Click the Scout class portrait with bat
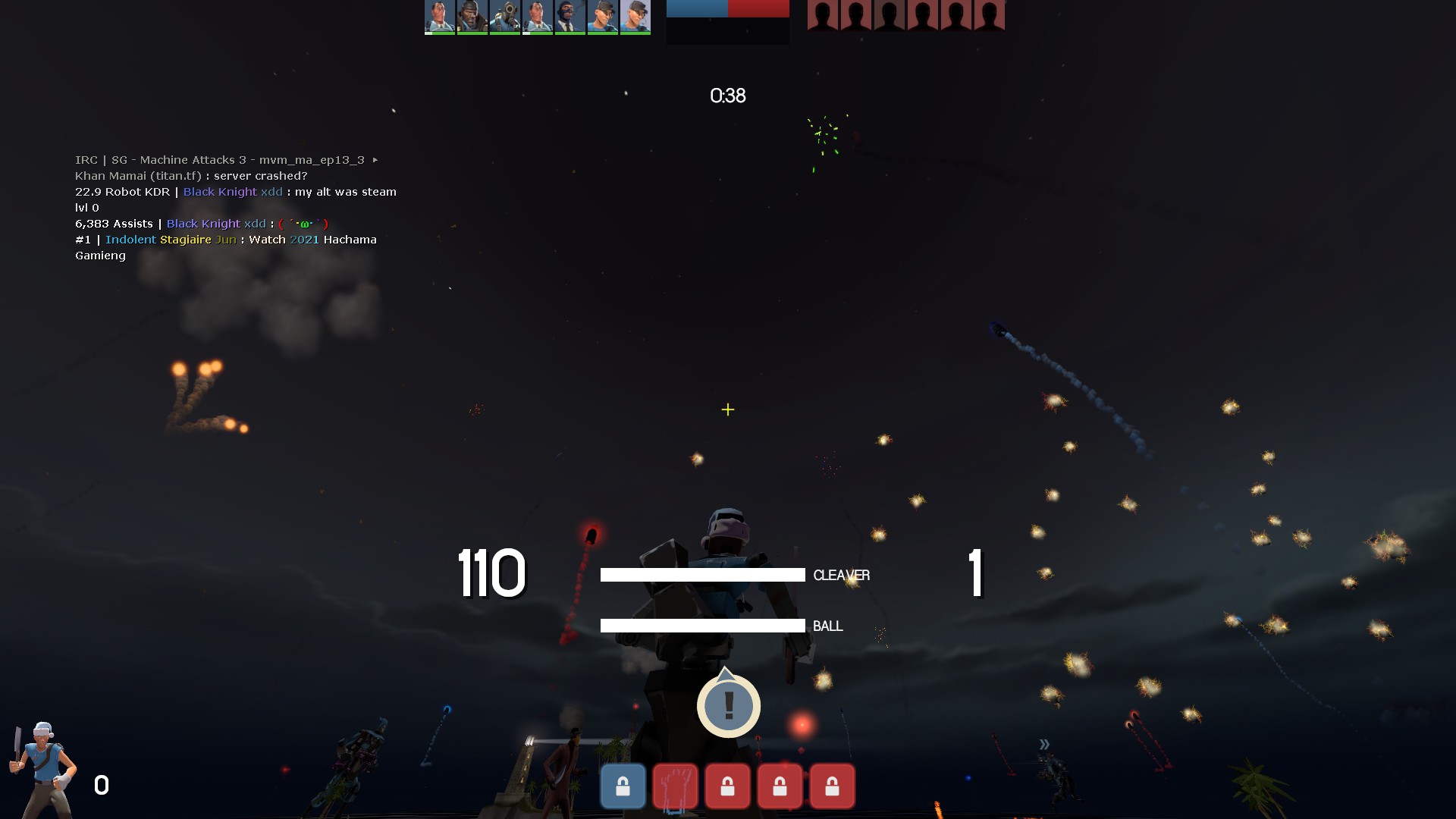The image size is (1456, 819). [x=43, y=767]
